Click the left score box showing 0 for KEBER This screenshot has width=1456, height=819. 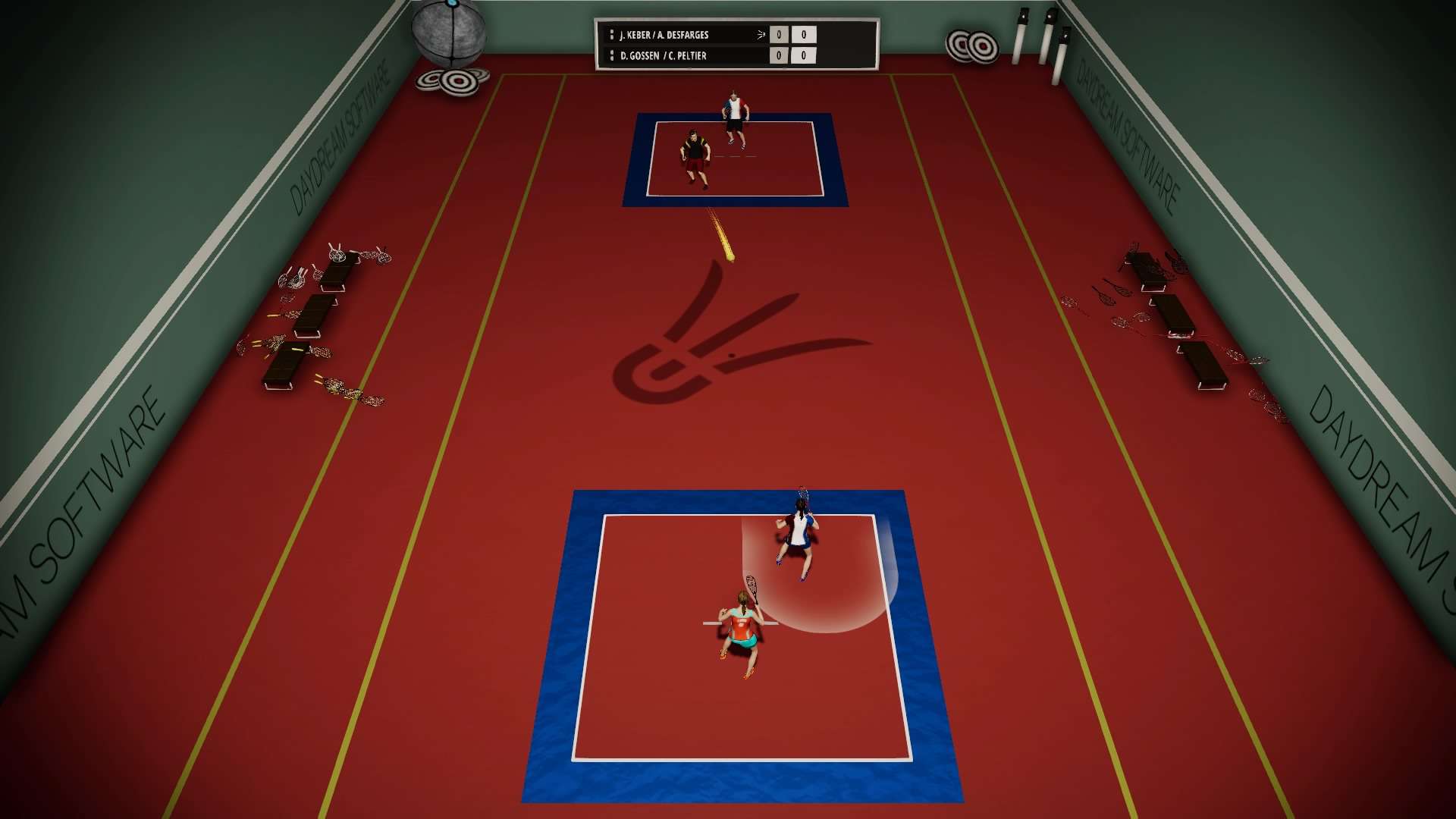(779, 34)
